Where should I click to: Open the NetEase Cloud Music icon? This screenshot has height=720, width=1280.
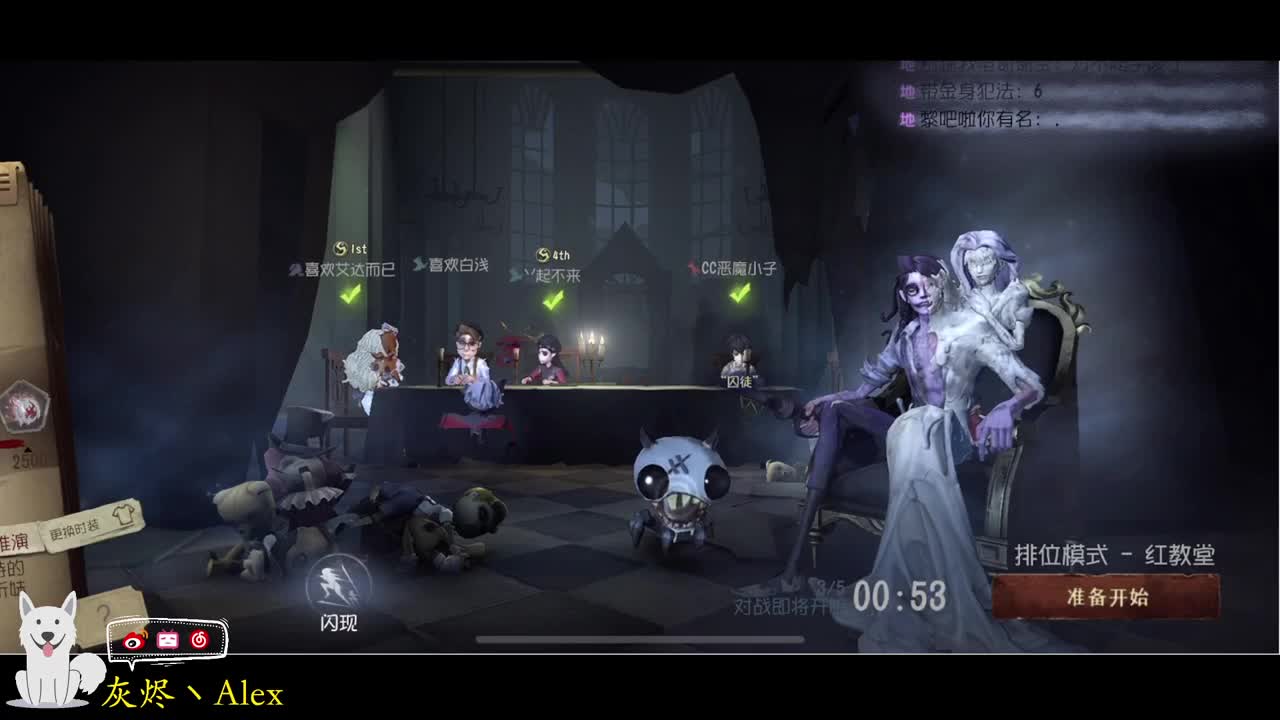197,641
